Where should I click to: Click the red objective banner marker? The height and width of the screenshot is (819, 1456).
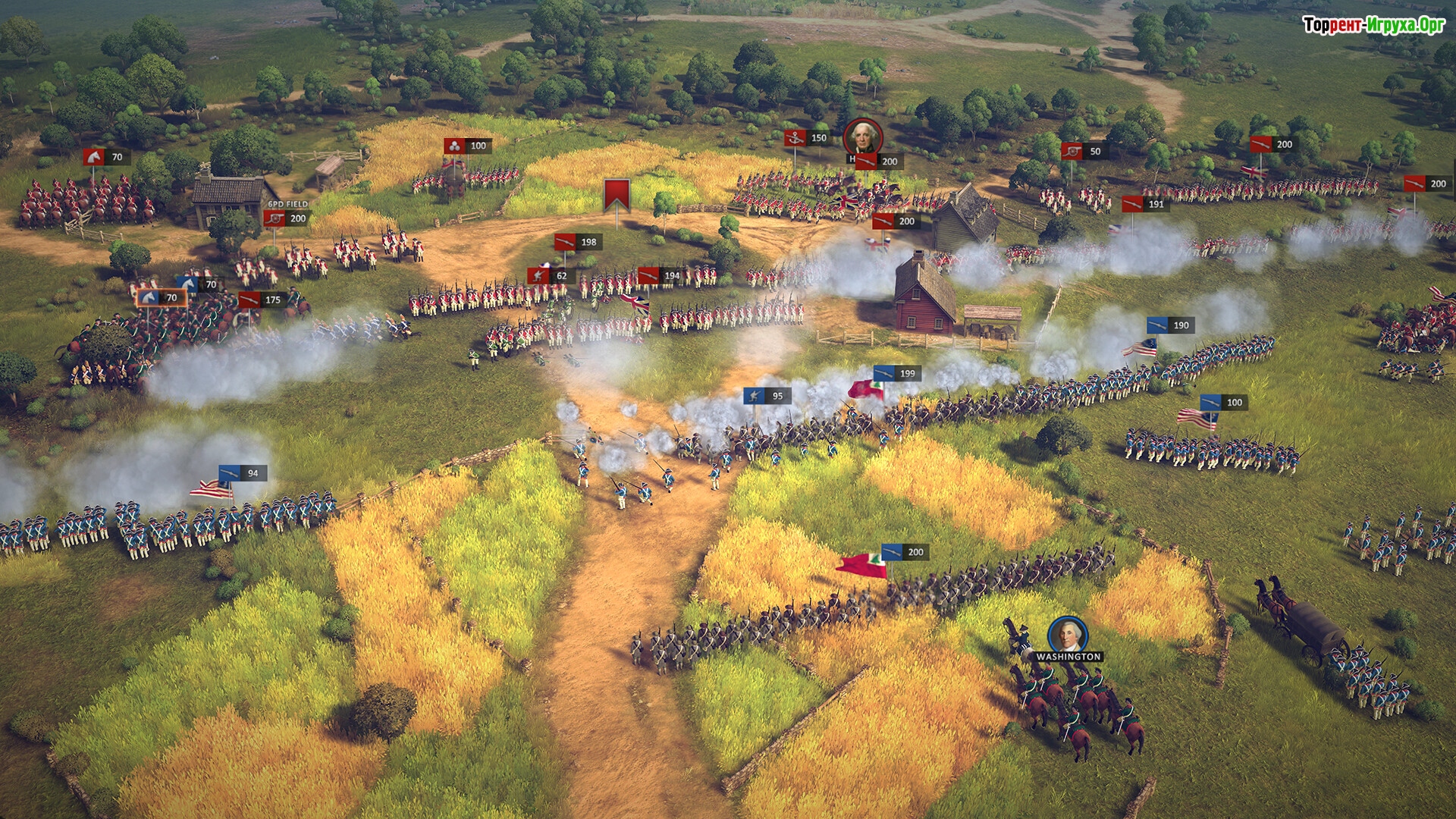click(617, 195)
